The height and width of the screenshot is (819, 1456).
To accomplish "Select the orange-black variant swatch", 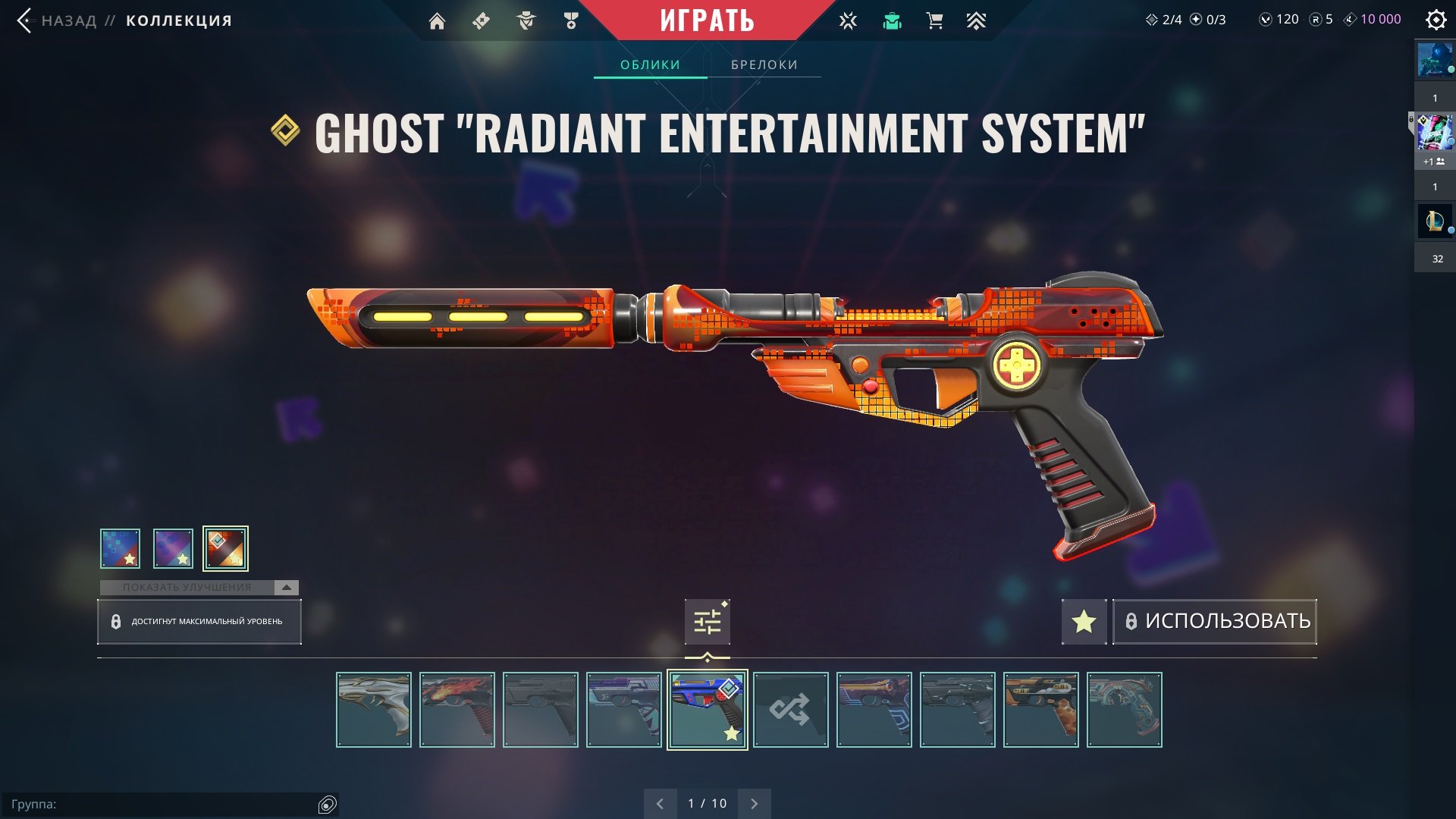I will (x=225, y=548).
